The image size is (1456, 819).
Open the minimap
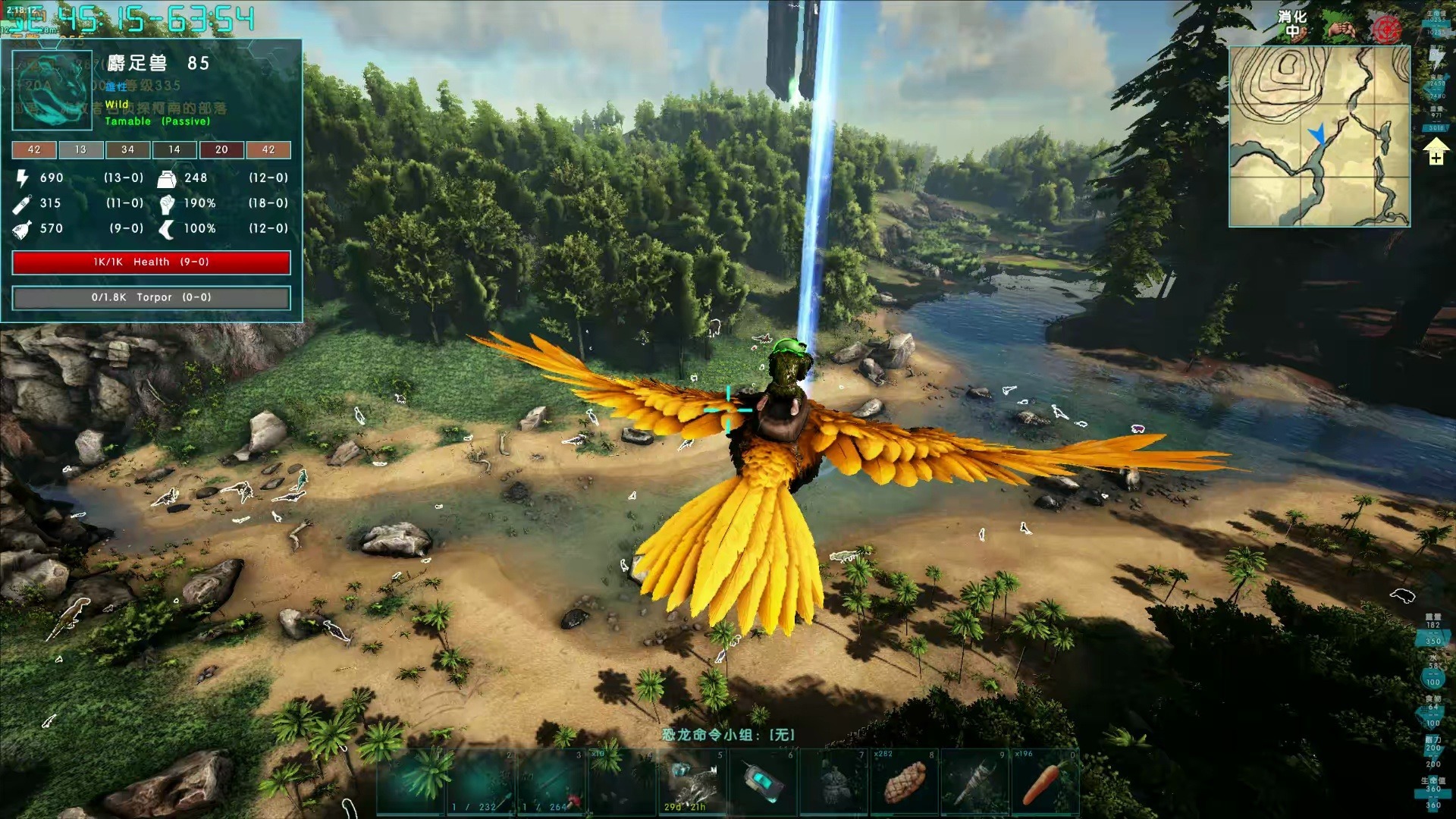click(x=1319, y=136)
